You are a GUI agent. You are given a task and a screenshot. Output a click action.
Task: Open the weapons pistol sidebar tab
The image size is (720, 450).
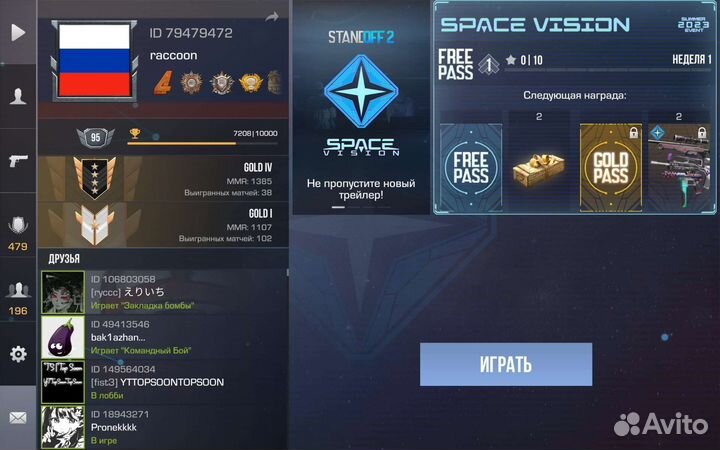[x=18, y=160]
